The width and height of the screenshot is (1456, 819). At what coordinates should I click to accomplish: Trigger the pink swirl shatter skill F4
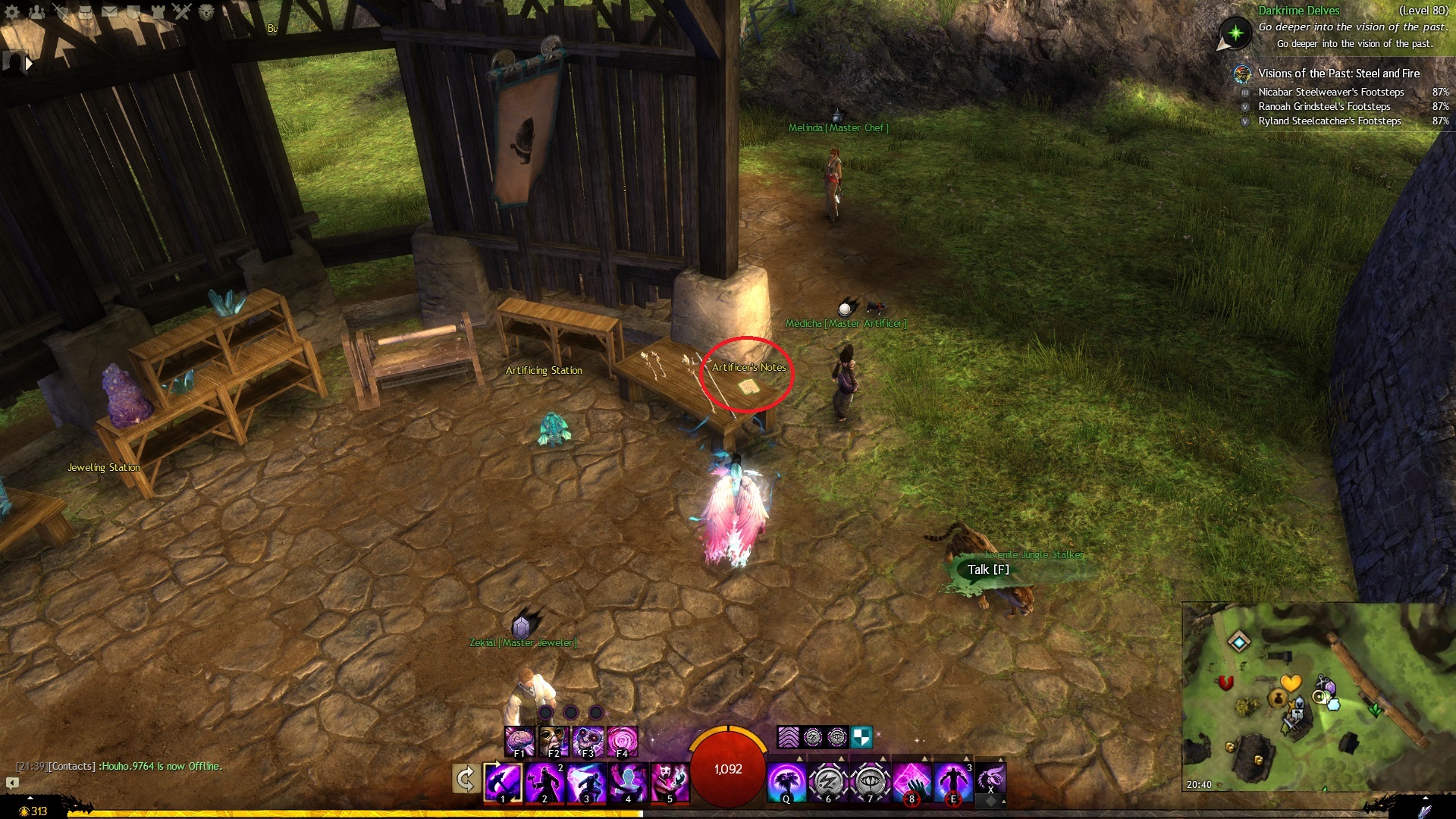point(622,741)
